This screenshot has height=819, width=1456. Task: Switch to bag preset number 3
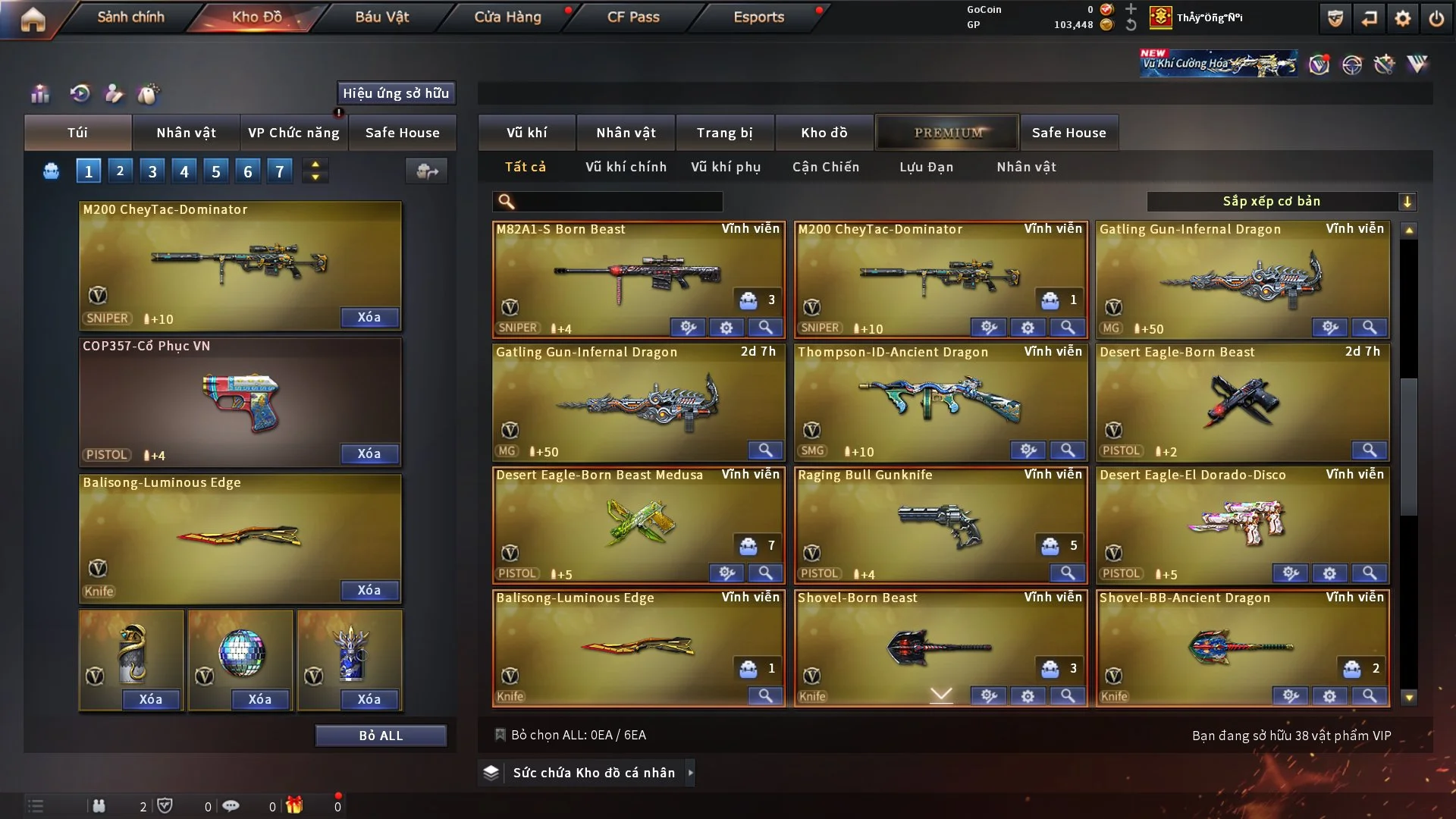coord(152,171)
